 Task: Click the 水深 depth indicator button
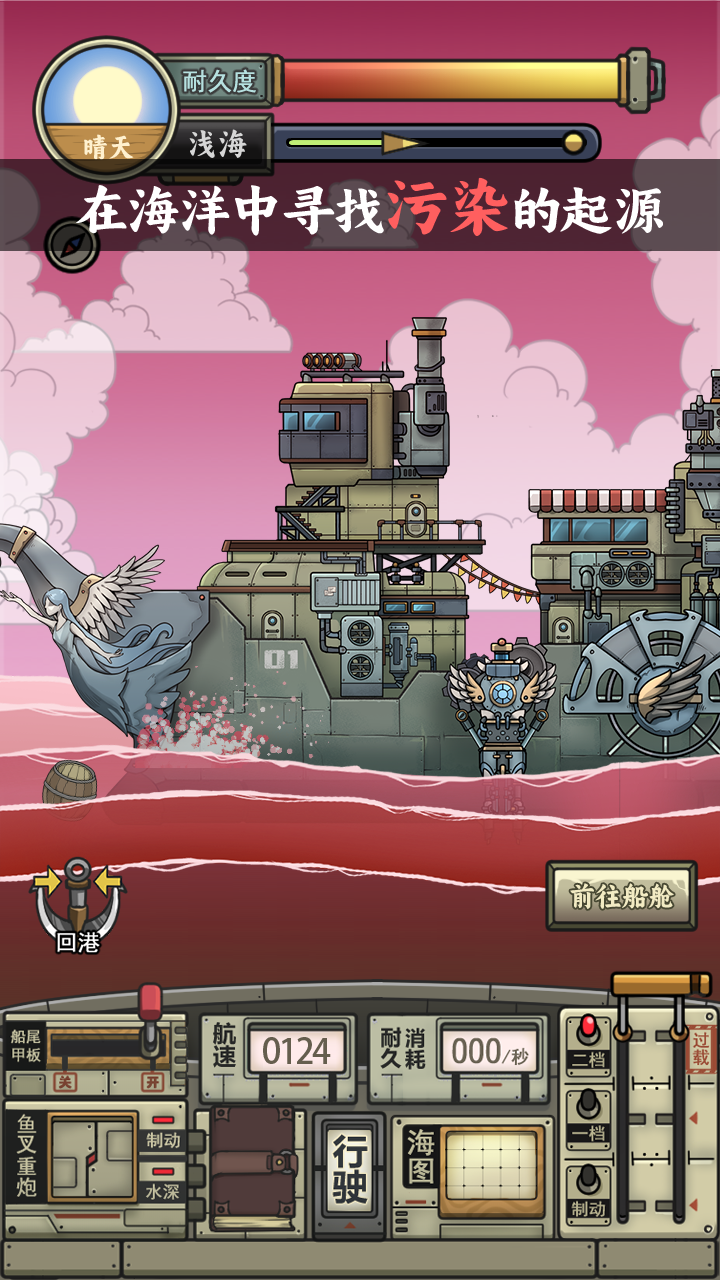point(163,1192)
